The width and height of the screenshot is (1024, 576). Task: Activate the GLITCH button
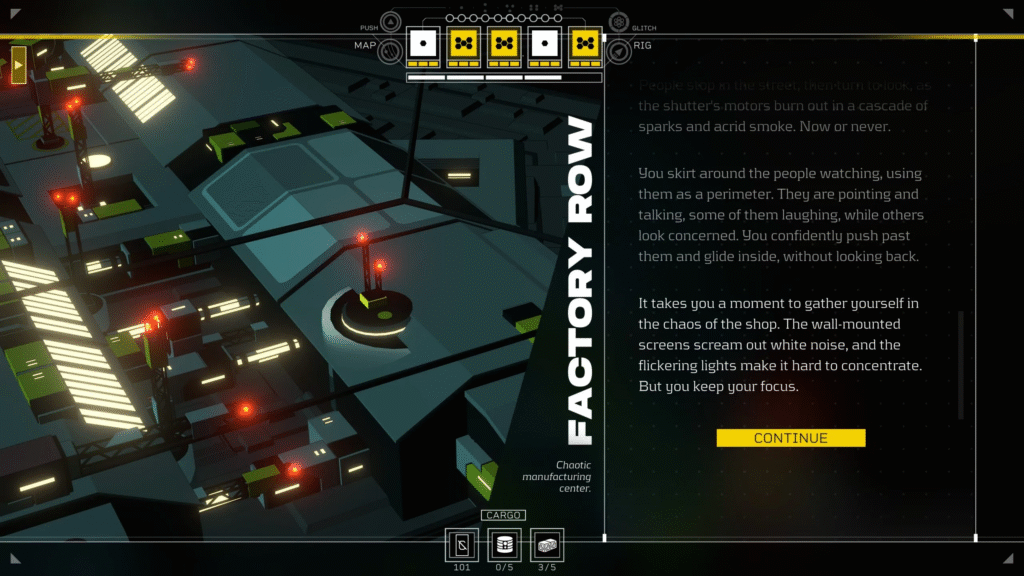(x=619, y=24)
